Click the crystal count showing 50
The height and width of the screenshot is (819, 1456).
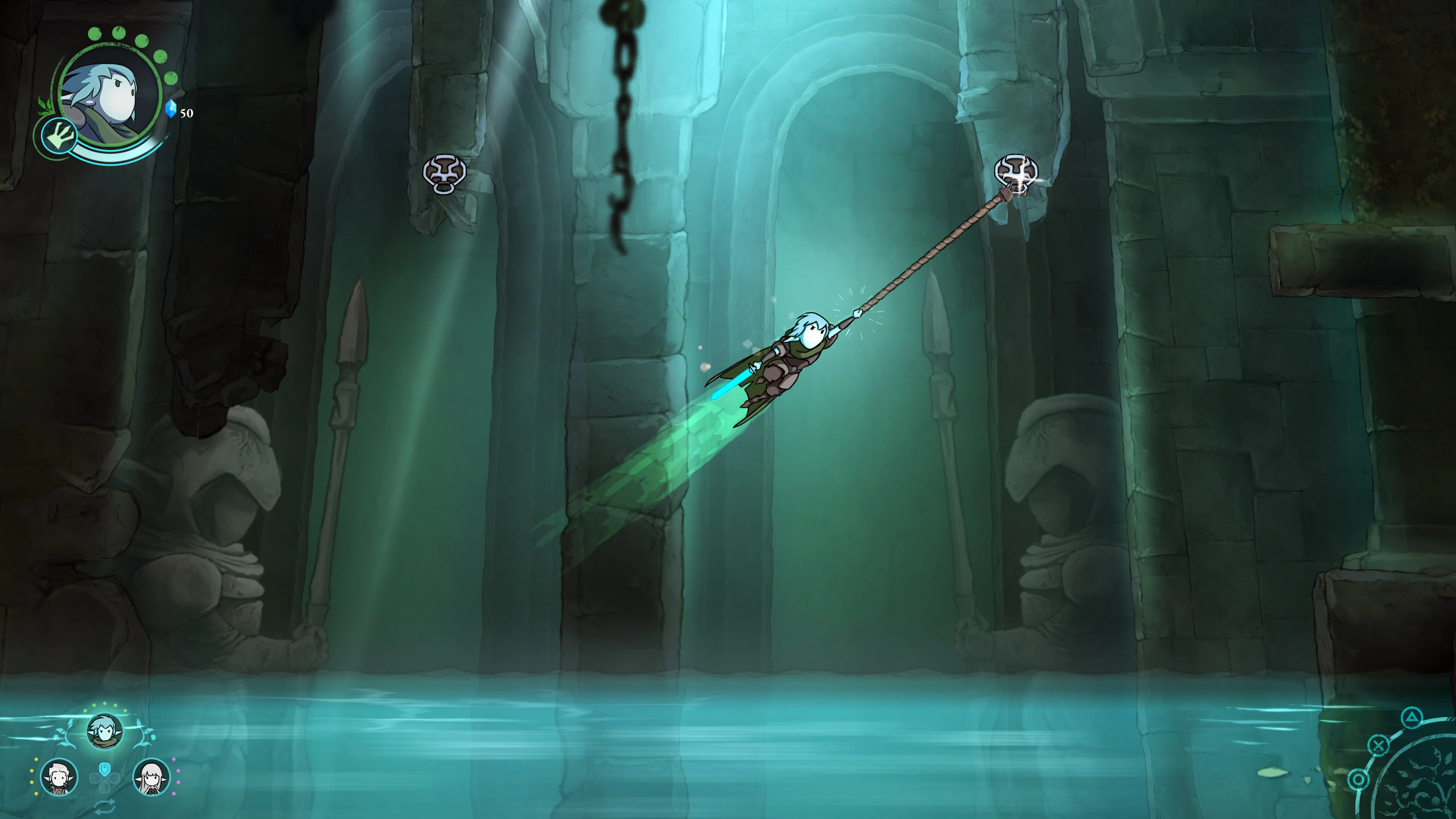(187, 114)
